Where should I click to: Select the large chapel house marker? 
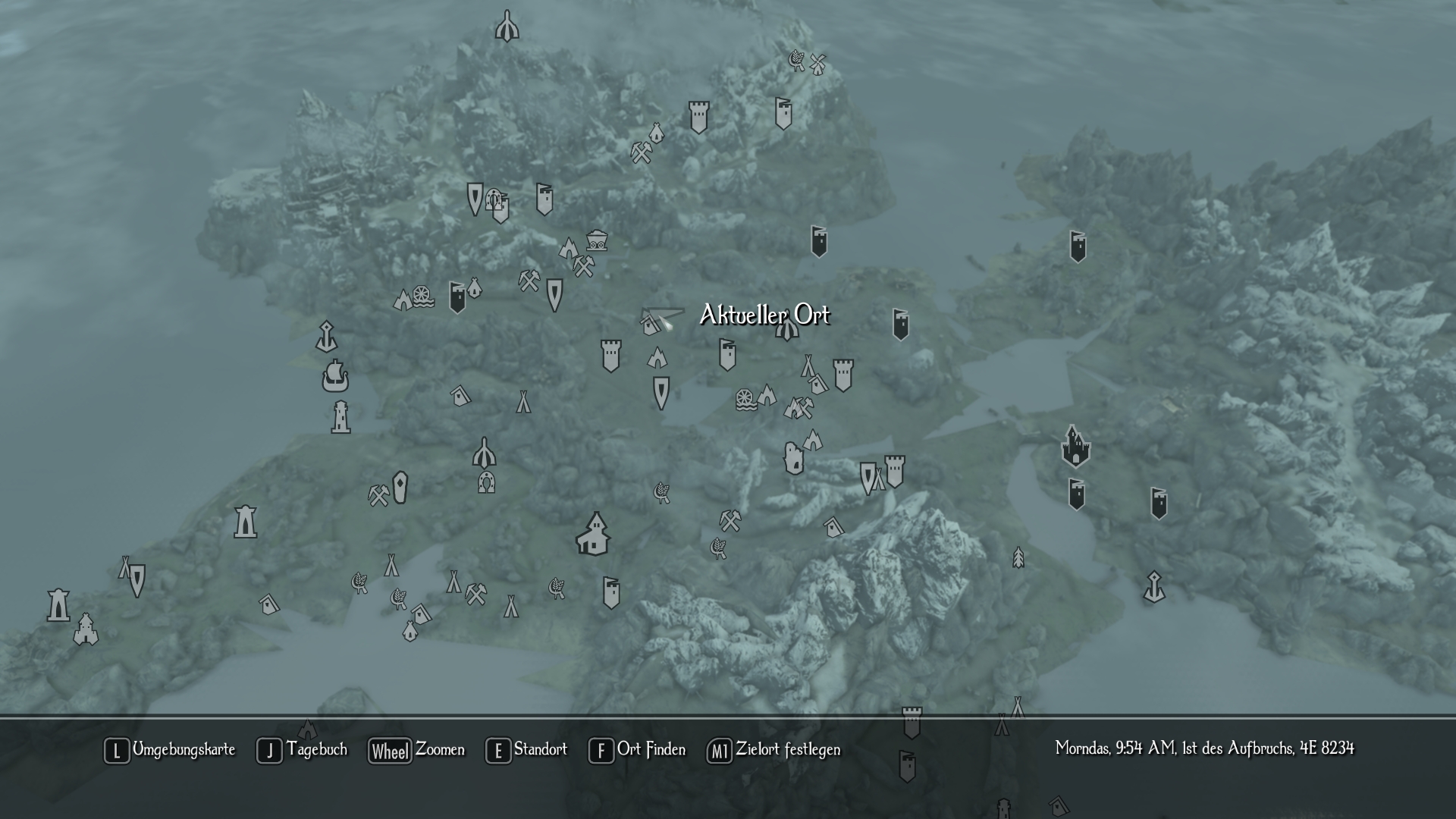point(593,533)
